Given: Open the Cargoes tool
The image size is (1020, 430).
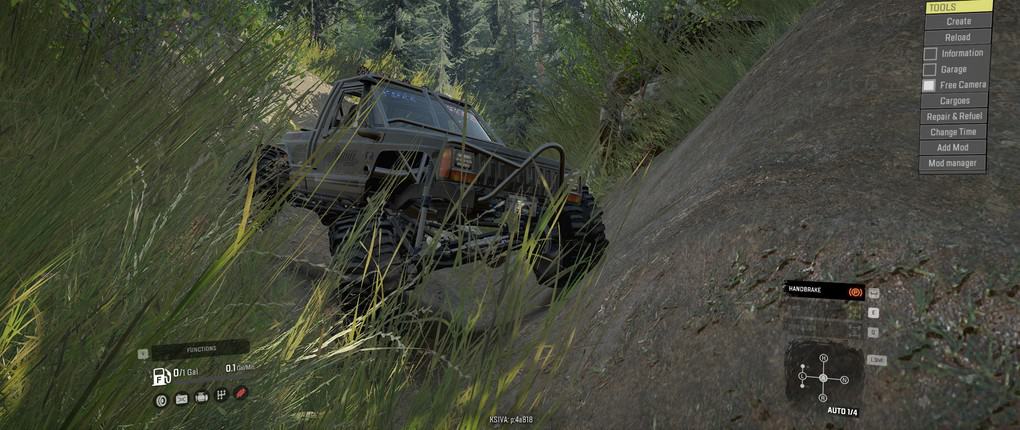Looking at the screenshot, I should tap(955, 100).
